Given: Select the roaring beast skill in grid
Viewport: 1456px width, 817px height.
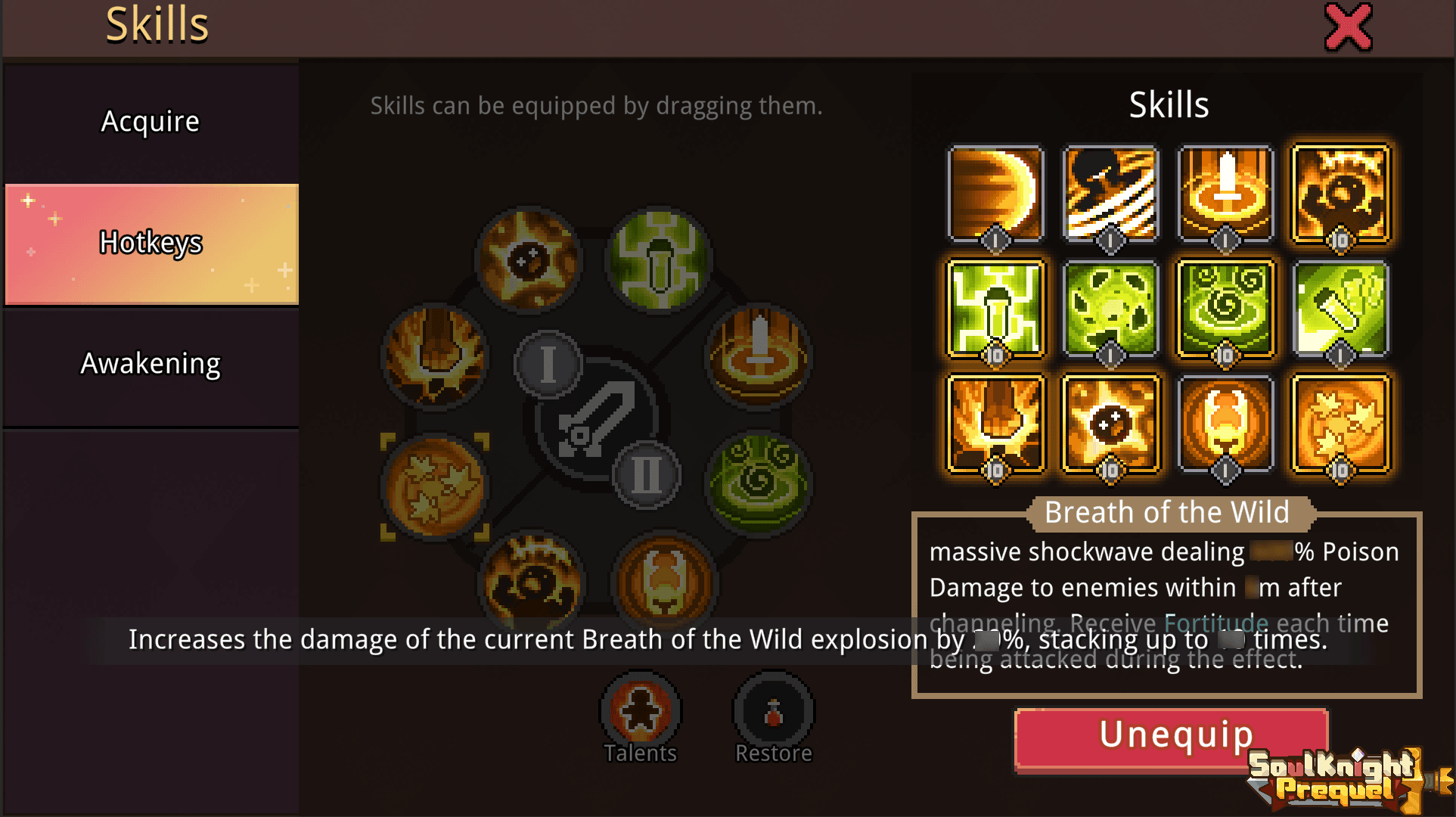Looking at the screenshot, I should tap(1340, 194).
